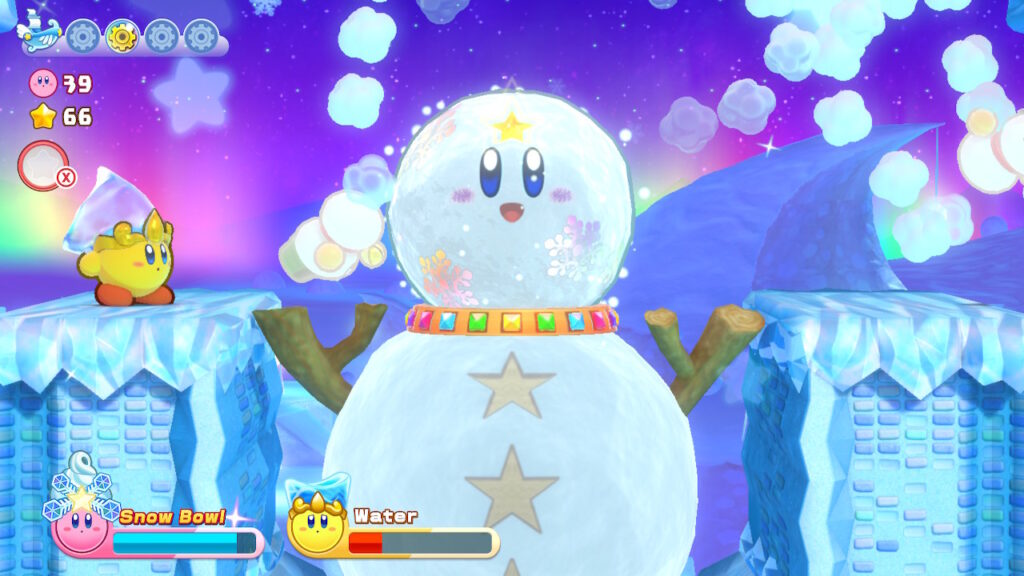Select the empty stored item circle
Viewport: 1024px width, 576px height.
[x=43, y=166]
